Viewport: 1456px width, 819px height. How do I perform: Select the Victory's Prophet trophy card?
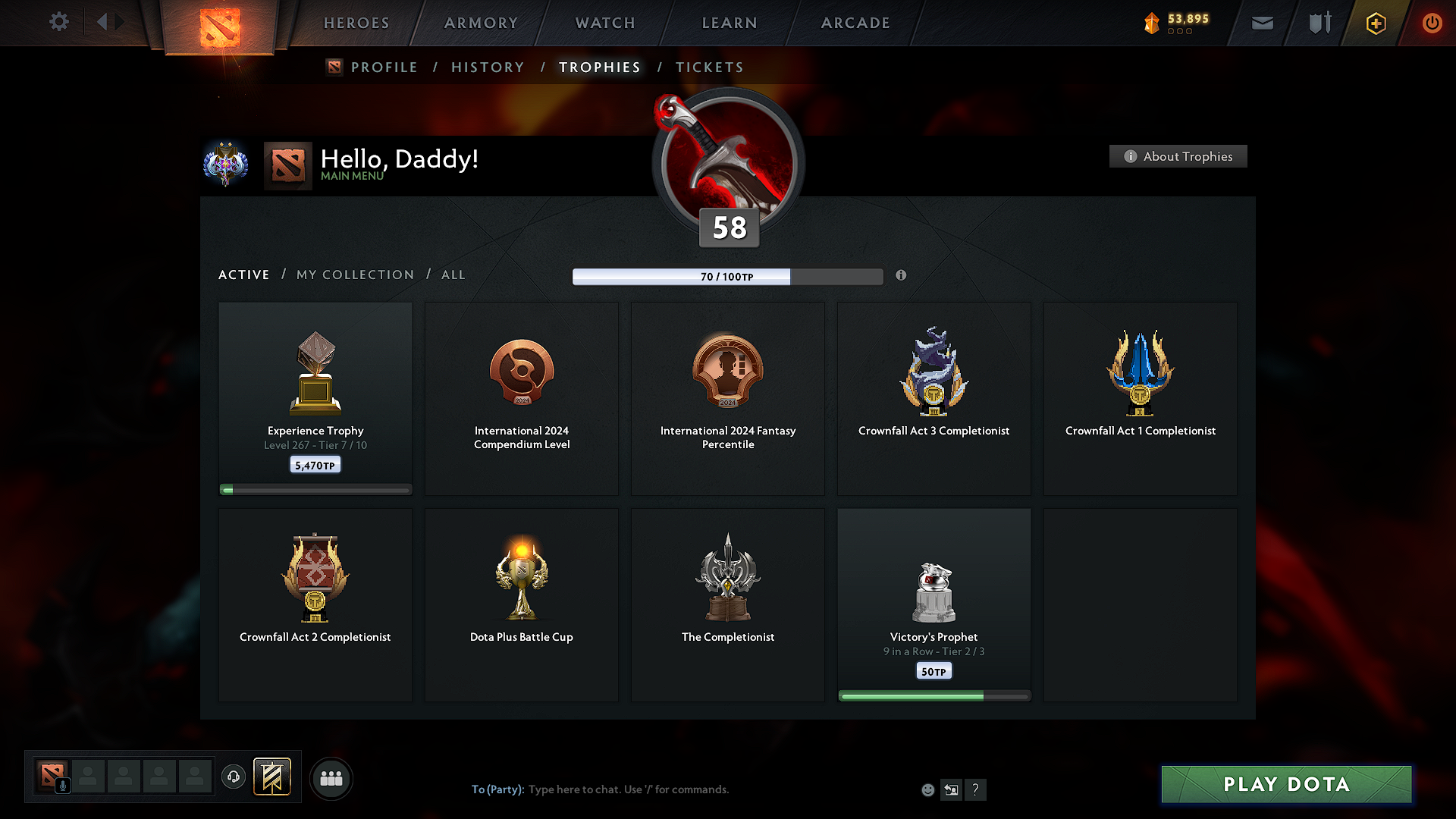coord(934,604)
